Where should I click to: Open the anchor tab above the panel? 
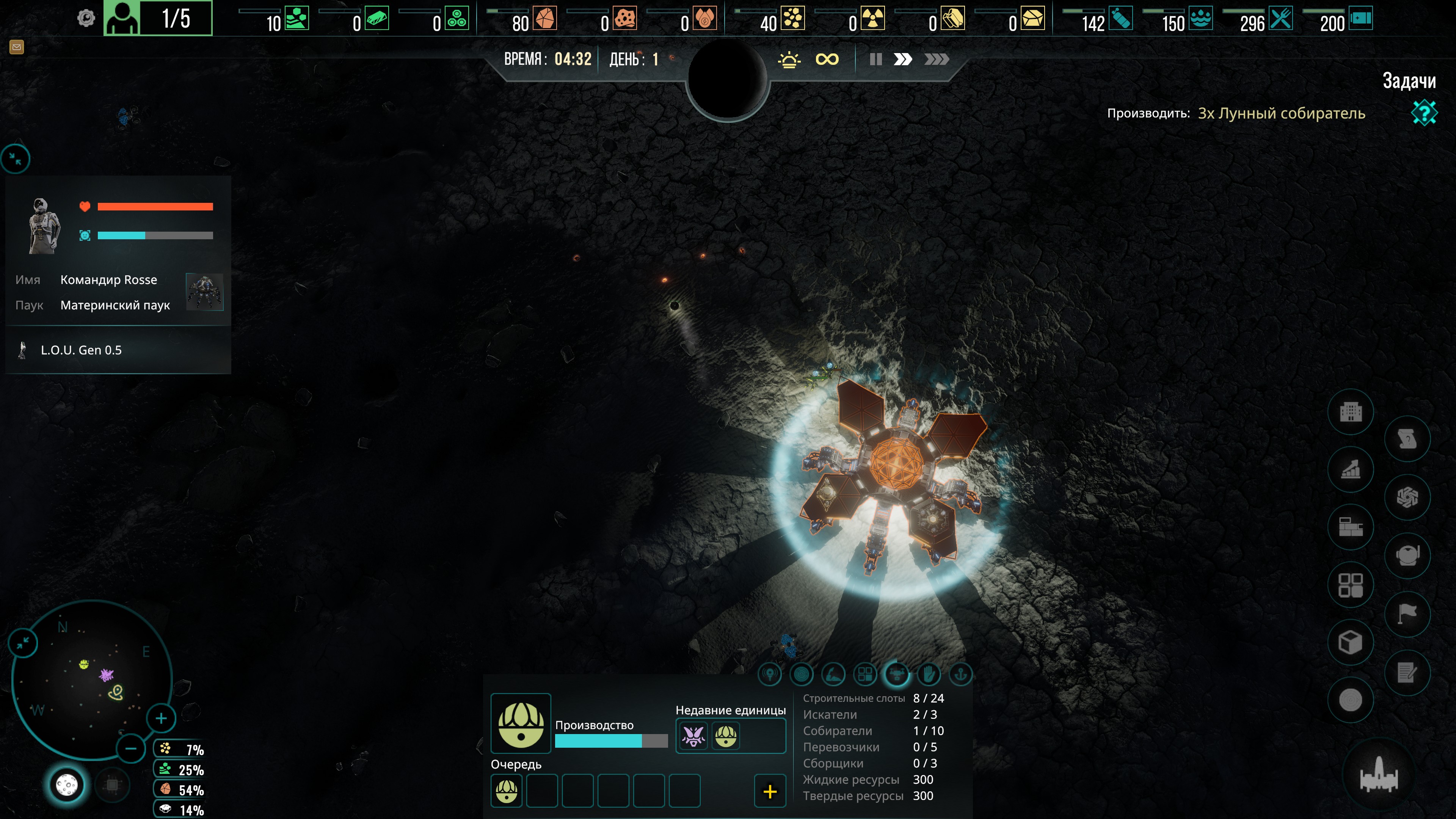point(960,674)
